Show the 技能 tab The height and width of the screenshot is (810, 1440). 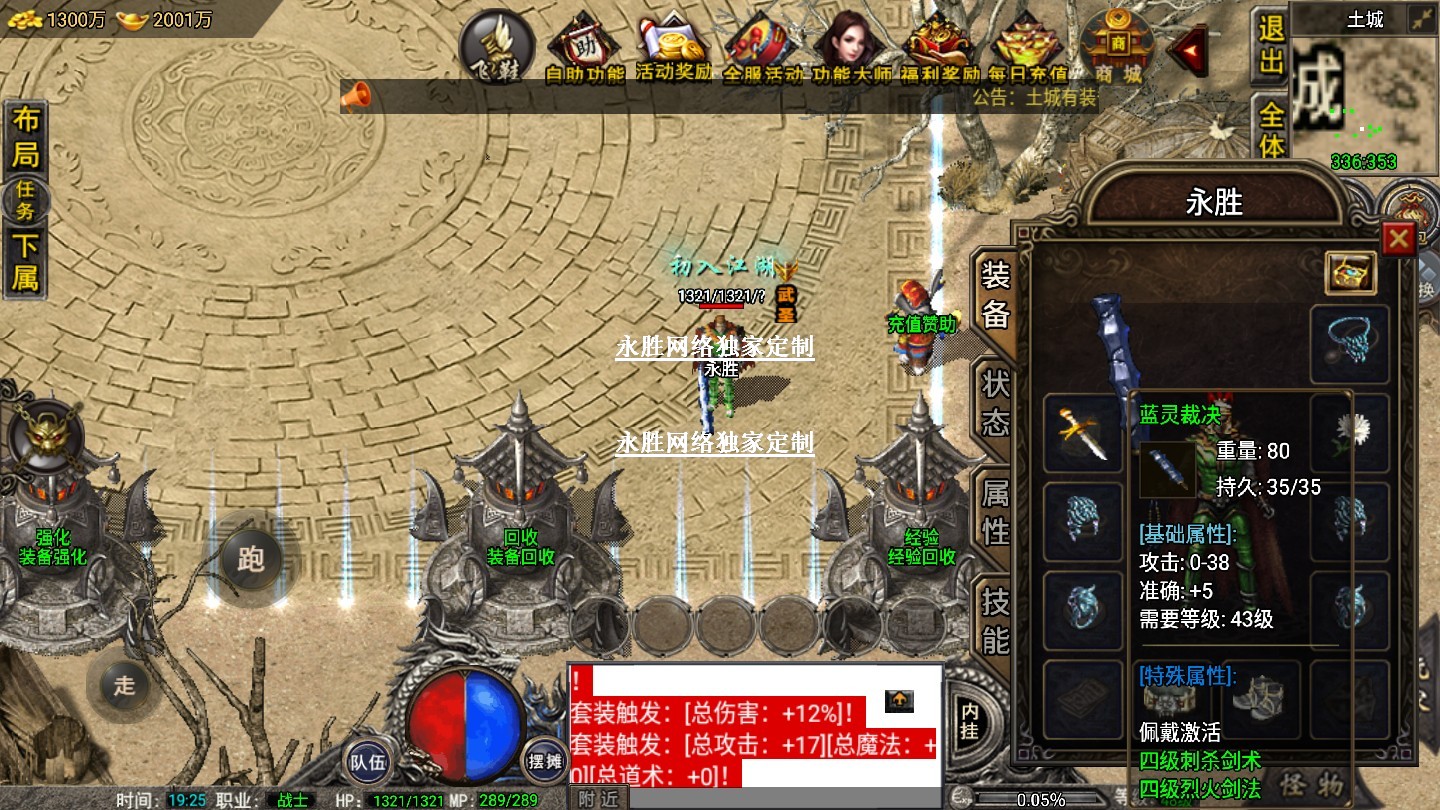pyautogui.click(x=995, y=620)
